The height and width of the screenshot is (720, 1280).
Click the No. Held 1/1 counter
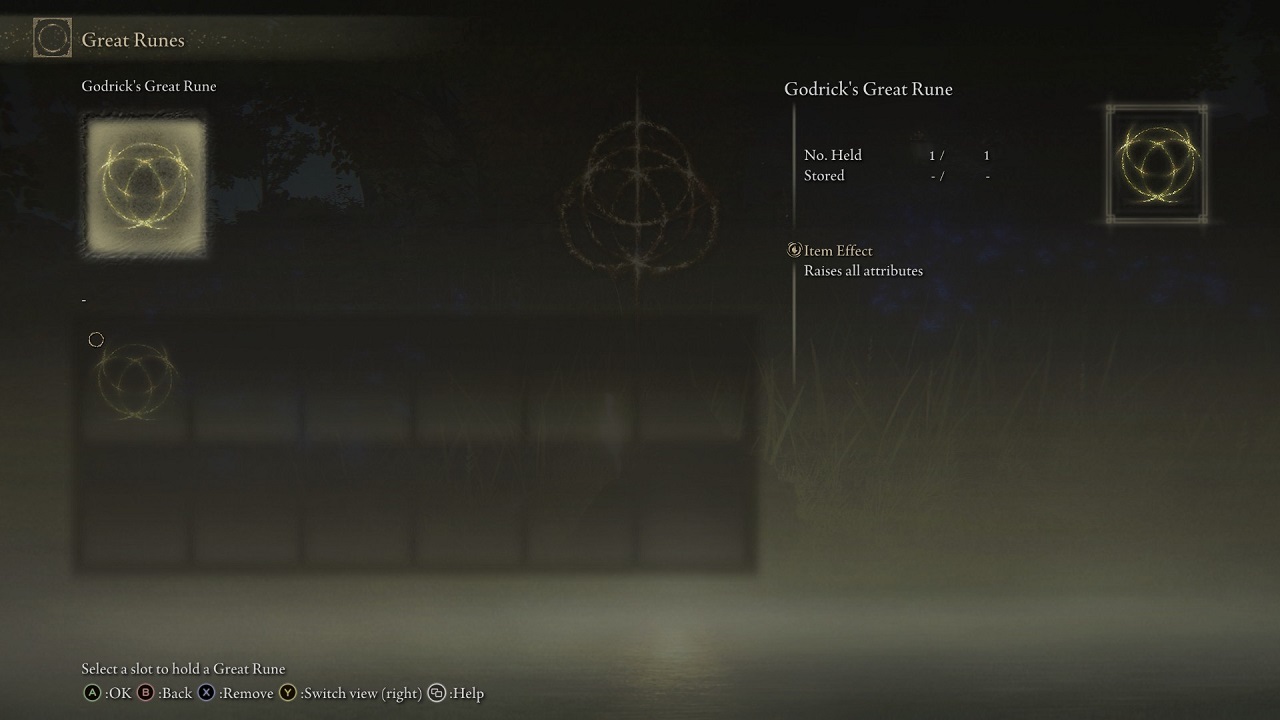tap(902, 155)
